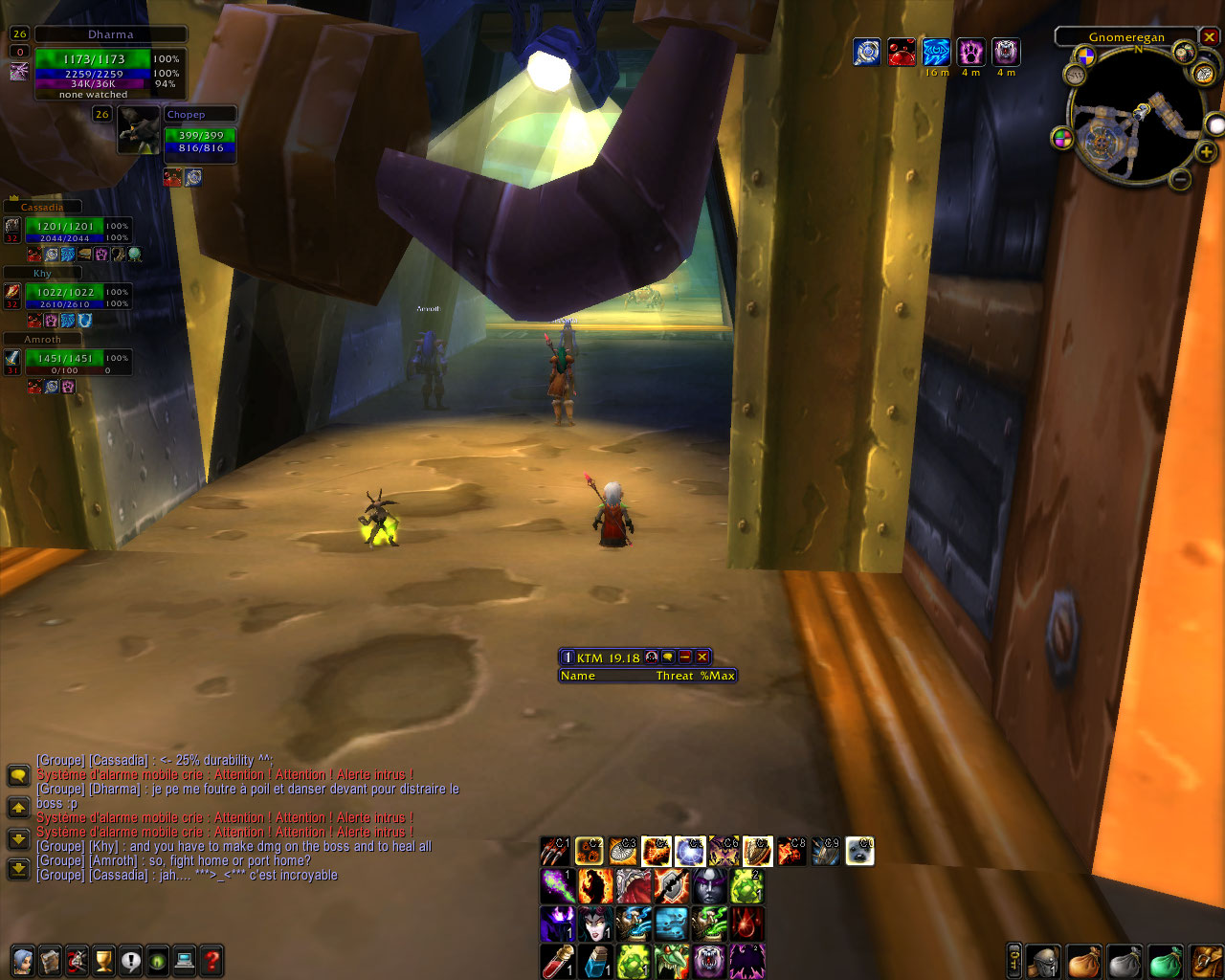1225x980 pixels.
Task: Open the character info micro button
Action: [22, 960]
